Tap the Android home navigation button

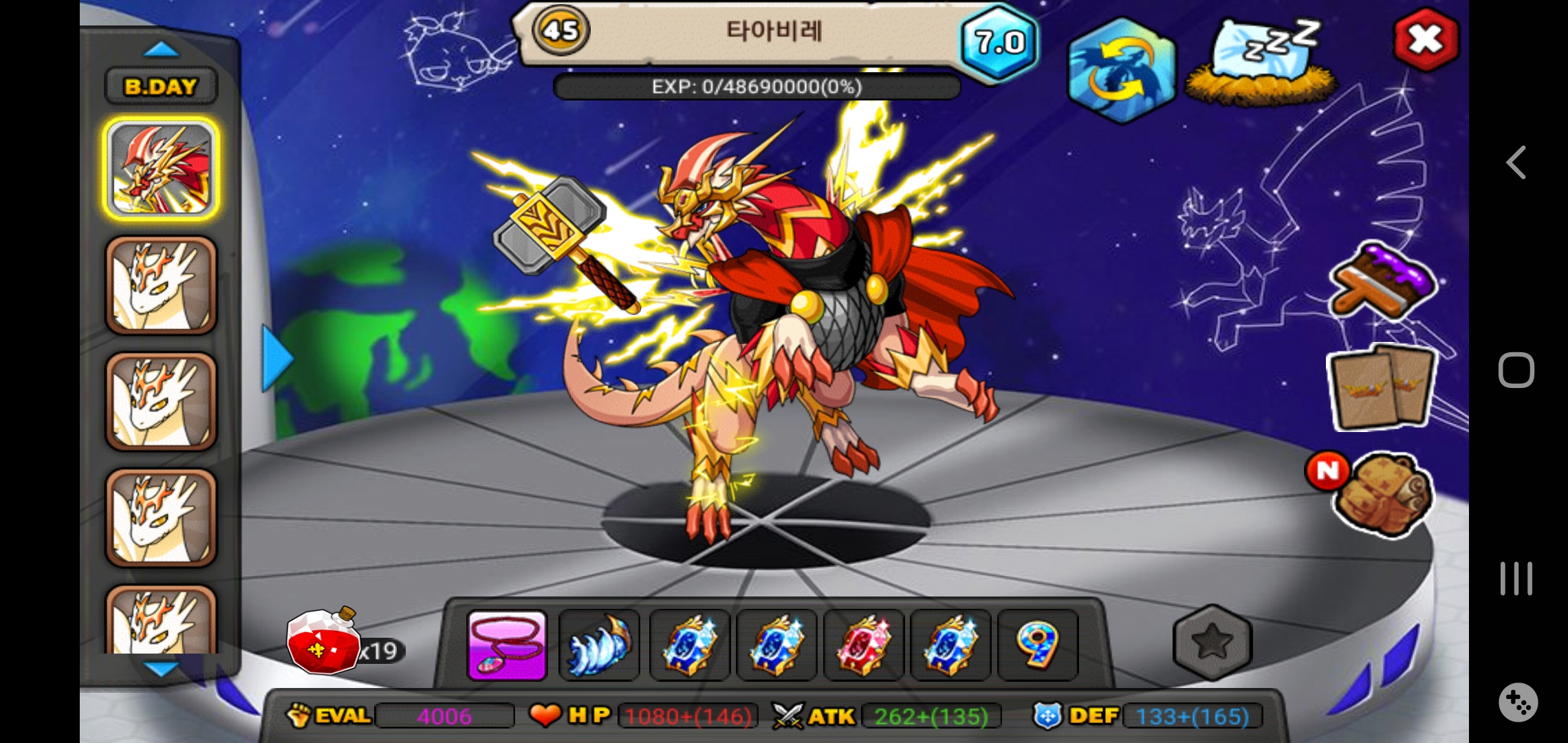[x=1516, y=371]
